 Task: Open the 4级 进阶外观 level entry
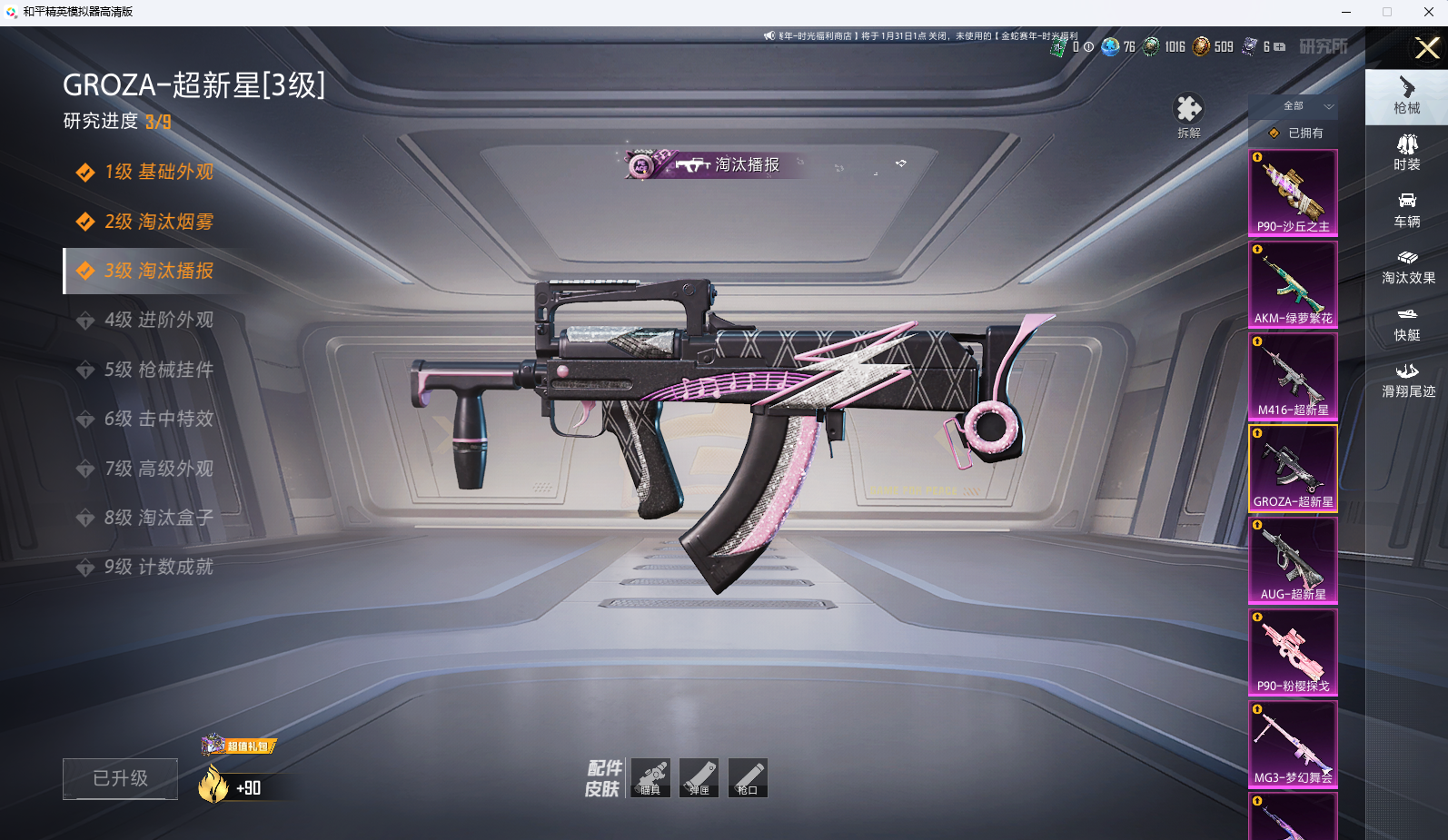pos(158,321)
